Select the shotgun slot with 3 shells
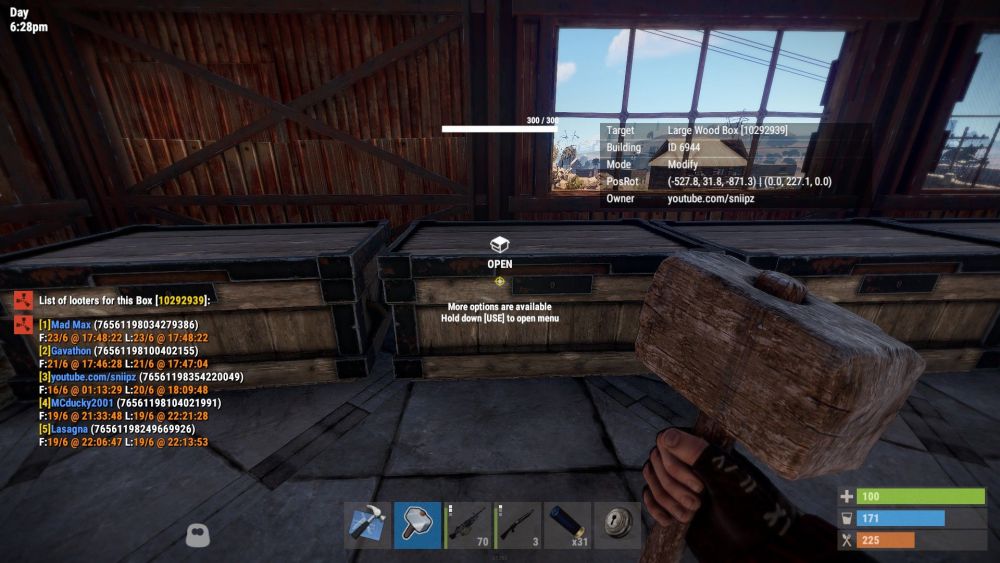This screenshot has width=1000, height=563. (518, 525)
